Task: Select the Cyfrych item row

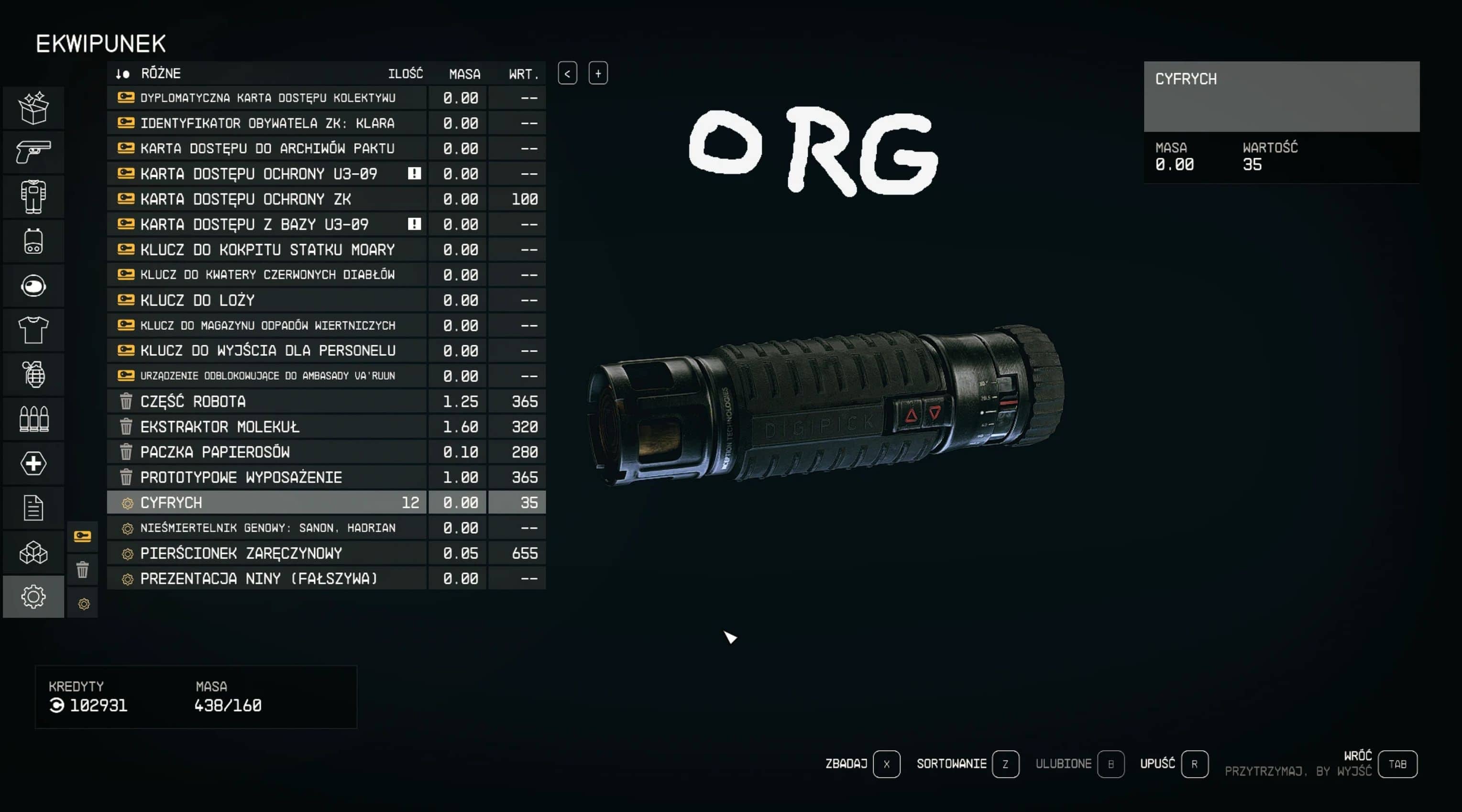Action: point(267,502)
